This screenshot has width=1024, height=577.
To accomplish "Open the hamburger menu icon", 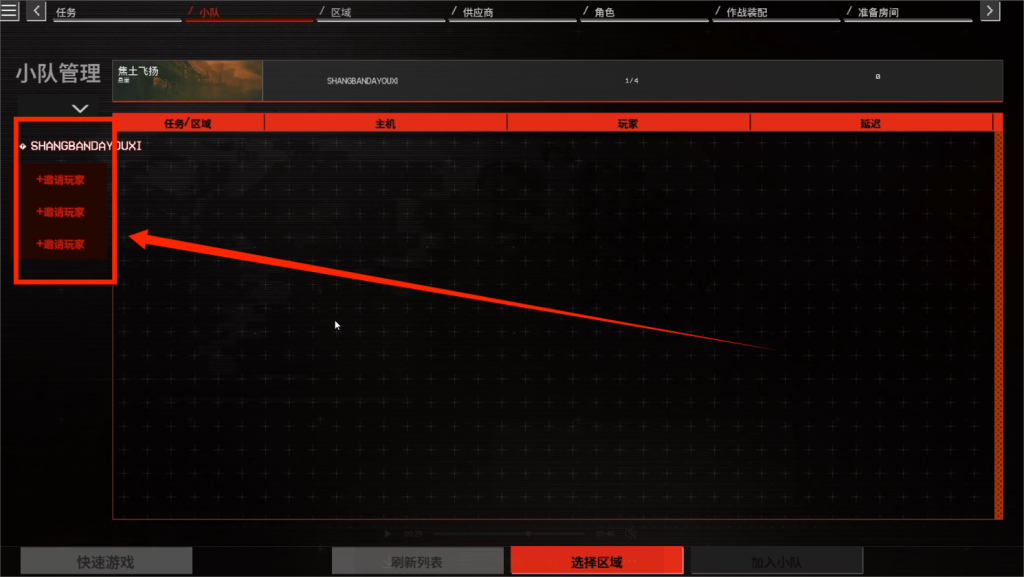I will pyautogui.click(x=9, y=11).
